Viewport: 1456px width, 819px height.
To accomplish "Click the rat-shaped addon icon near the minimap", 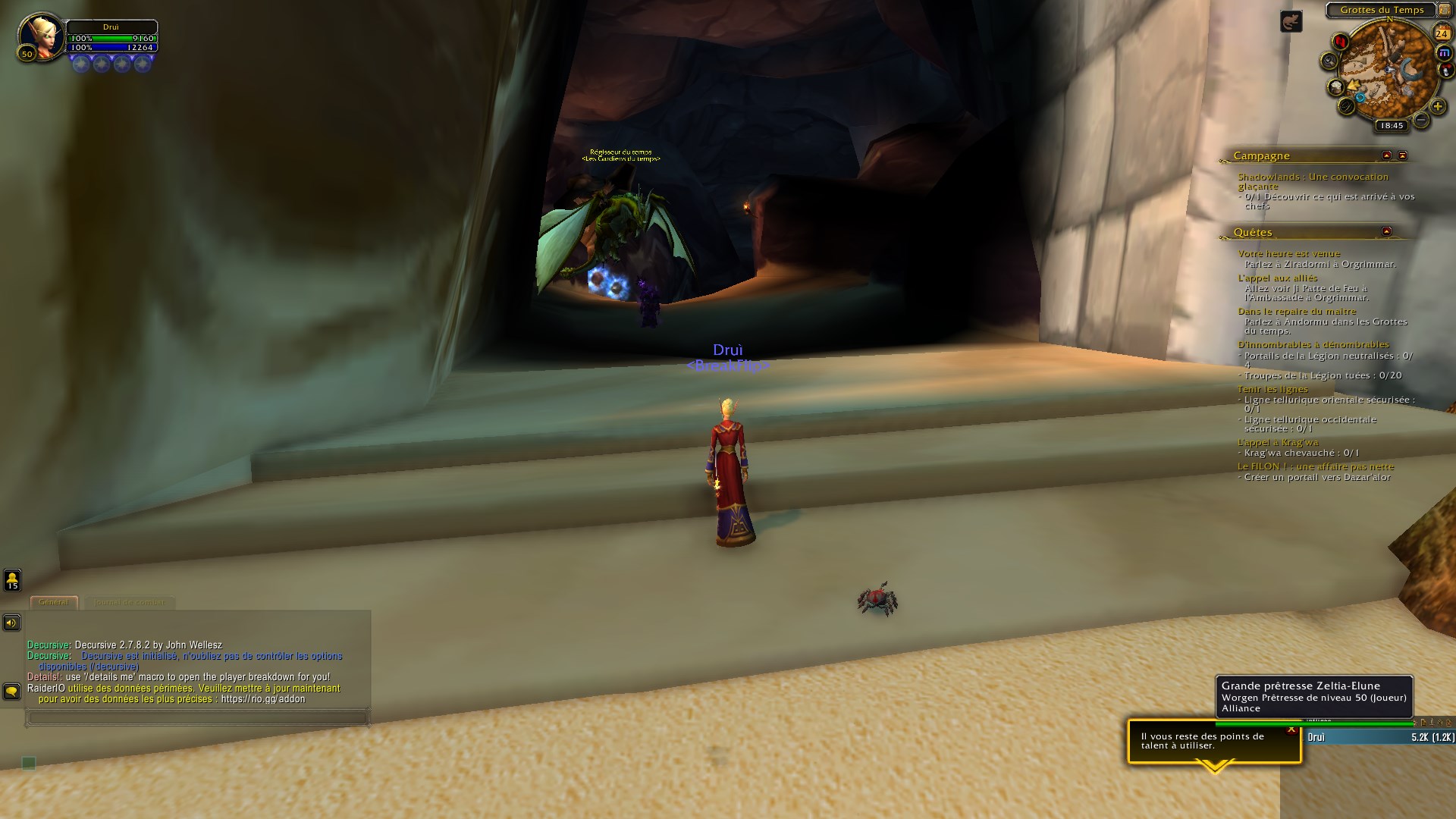I will (1291, 20).
